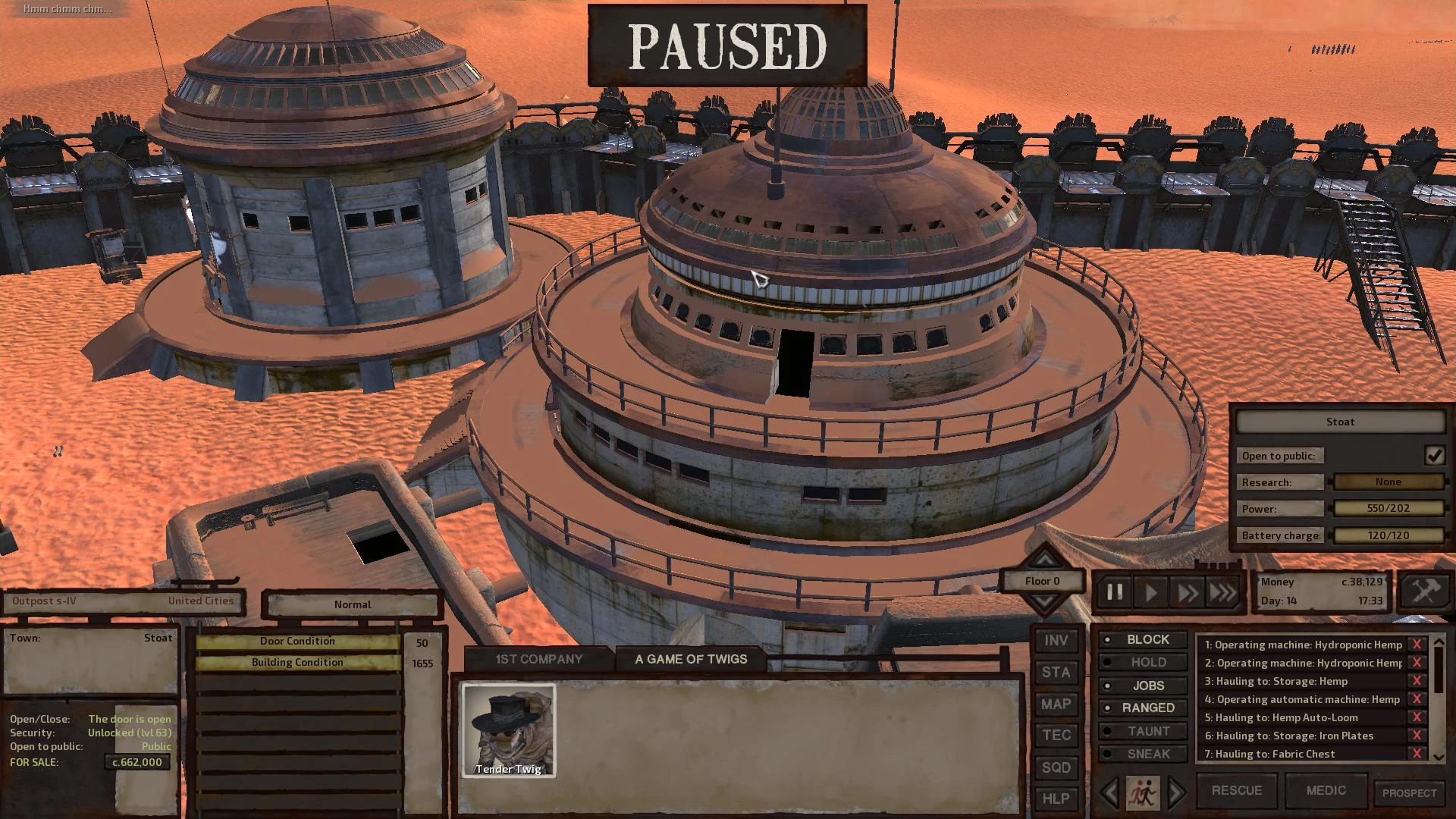This screenshot has height=819, width=1456.
Task: Click the PROSPECT button
Action: click(1409, 793)
